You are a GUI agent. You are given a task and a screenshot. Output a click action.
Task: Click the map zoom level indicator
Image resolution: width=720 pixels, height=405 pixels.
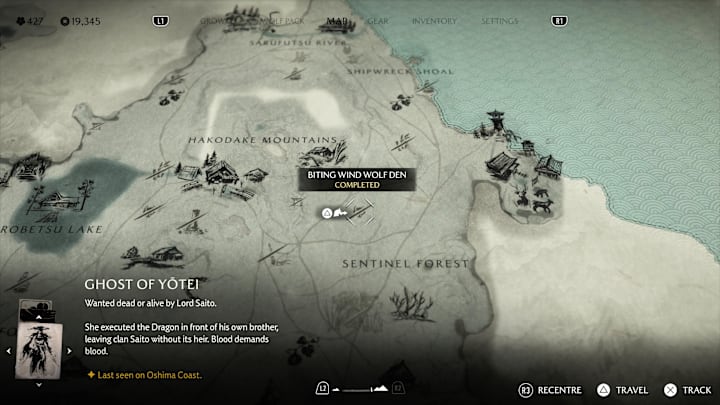click(x=359, y=387)
